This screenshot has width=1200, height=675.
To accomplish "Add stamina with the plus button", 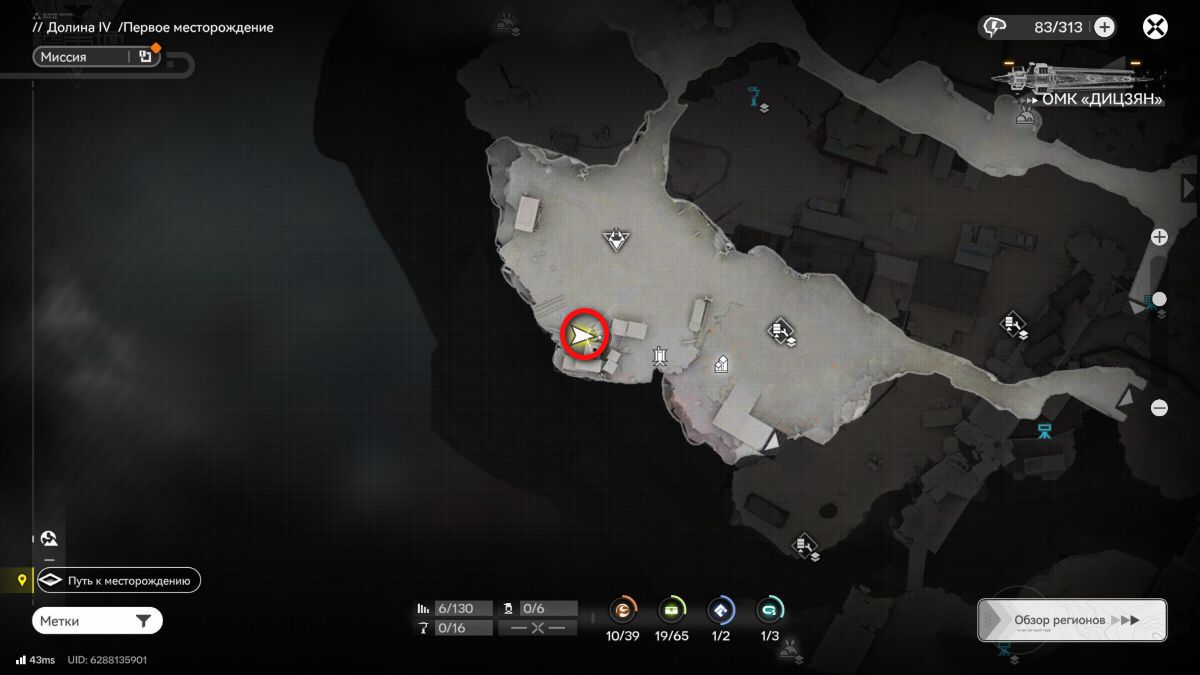I will point(1104,27).
